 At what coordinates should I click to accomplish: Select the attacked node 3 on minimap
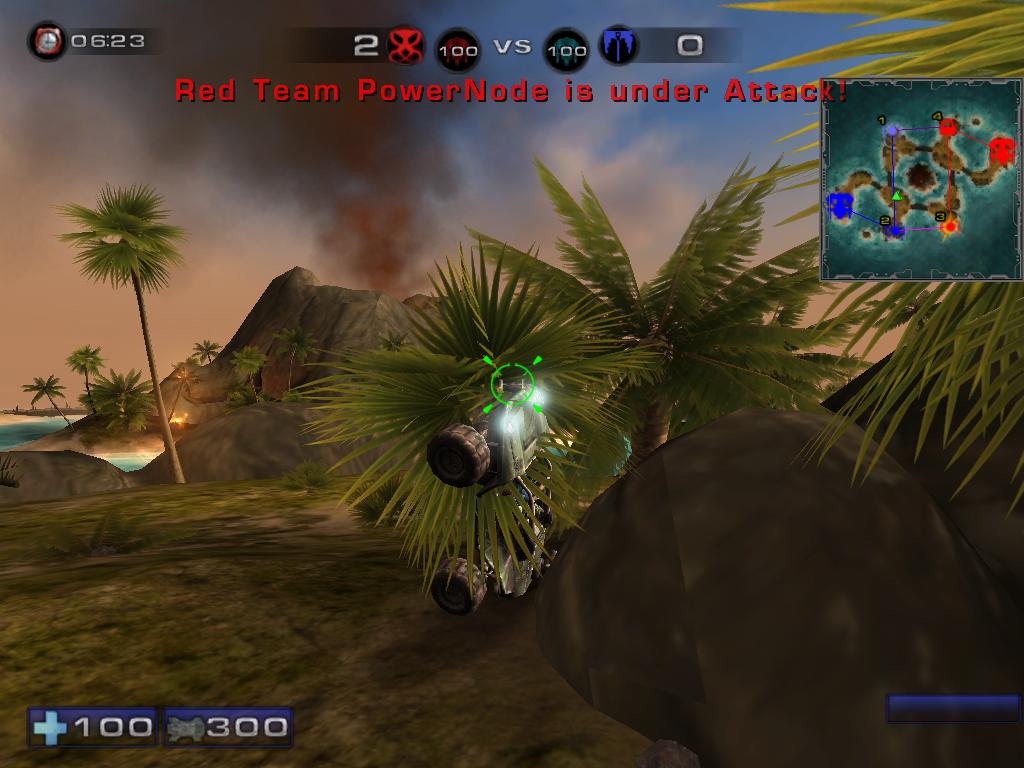(950, 227)
